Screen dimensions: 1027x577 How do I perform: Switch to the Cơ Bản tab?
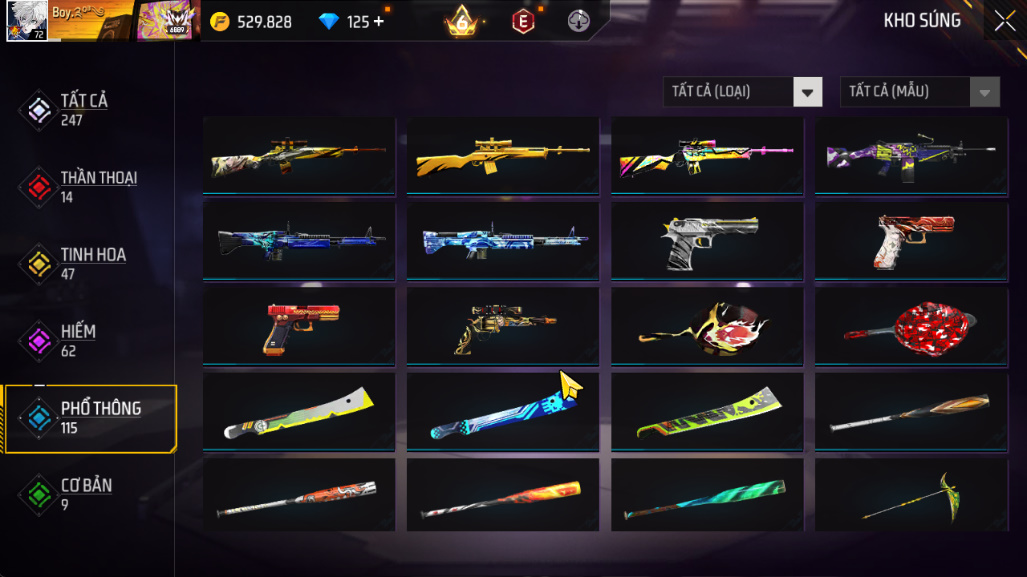[x=85, y=494]
